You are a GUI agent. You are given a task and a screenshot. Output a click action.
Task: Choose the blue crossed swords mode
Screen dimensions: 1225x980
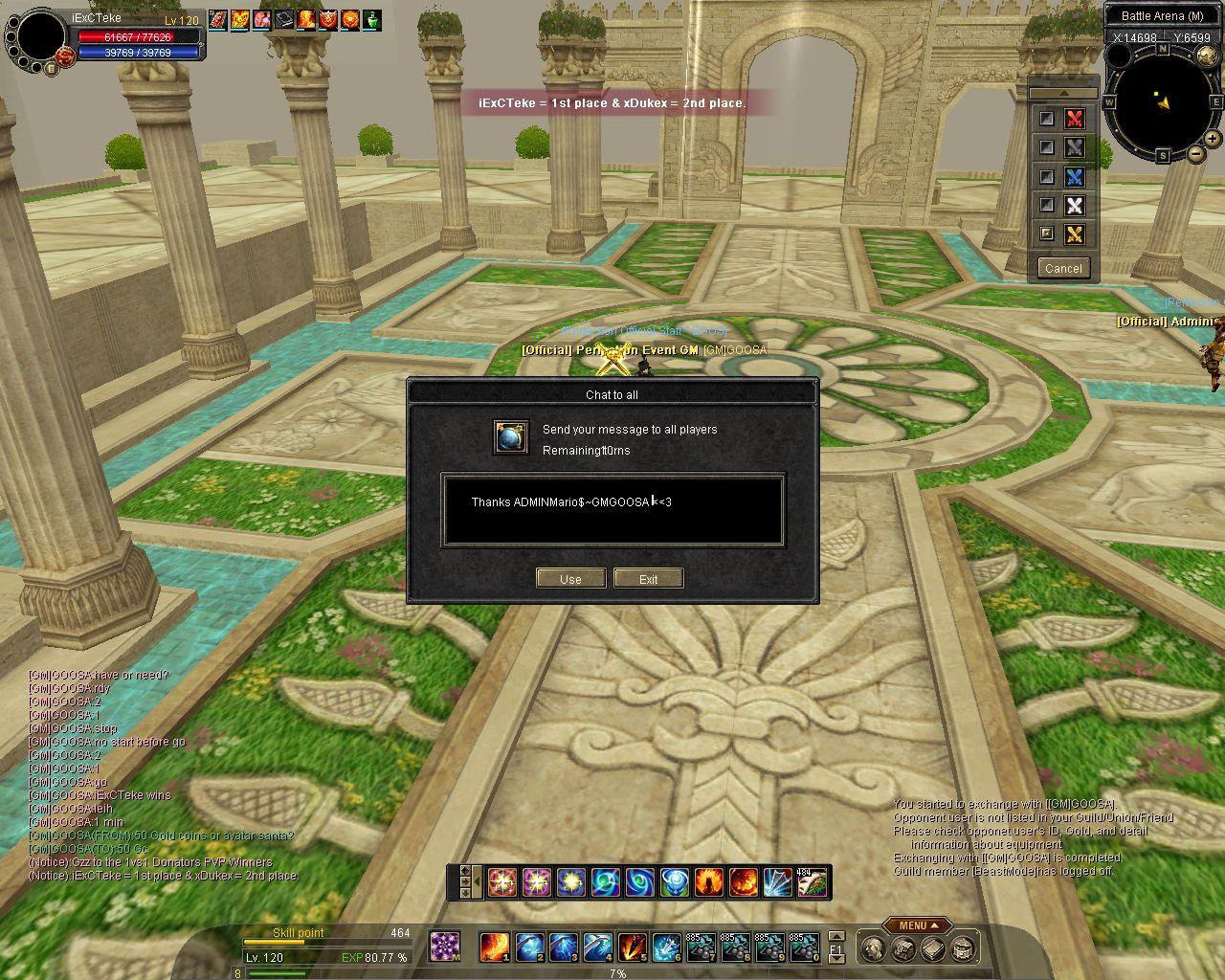click(x=1075, y=176)
